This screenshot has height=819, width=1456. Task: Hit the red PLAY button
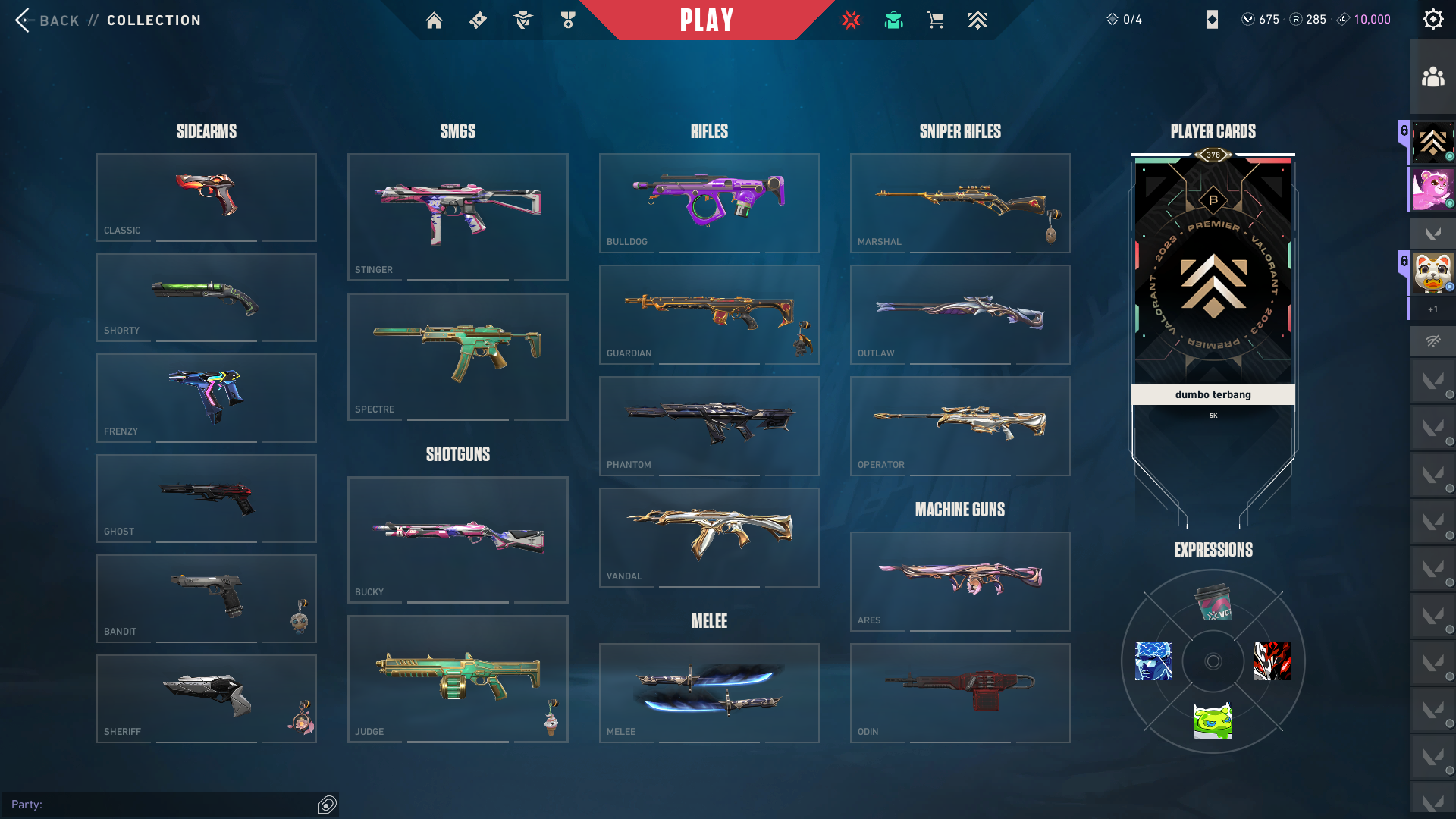pos(707,20)
